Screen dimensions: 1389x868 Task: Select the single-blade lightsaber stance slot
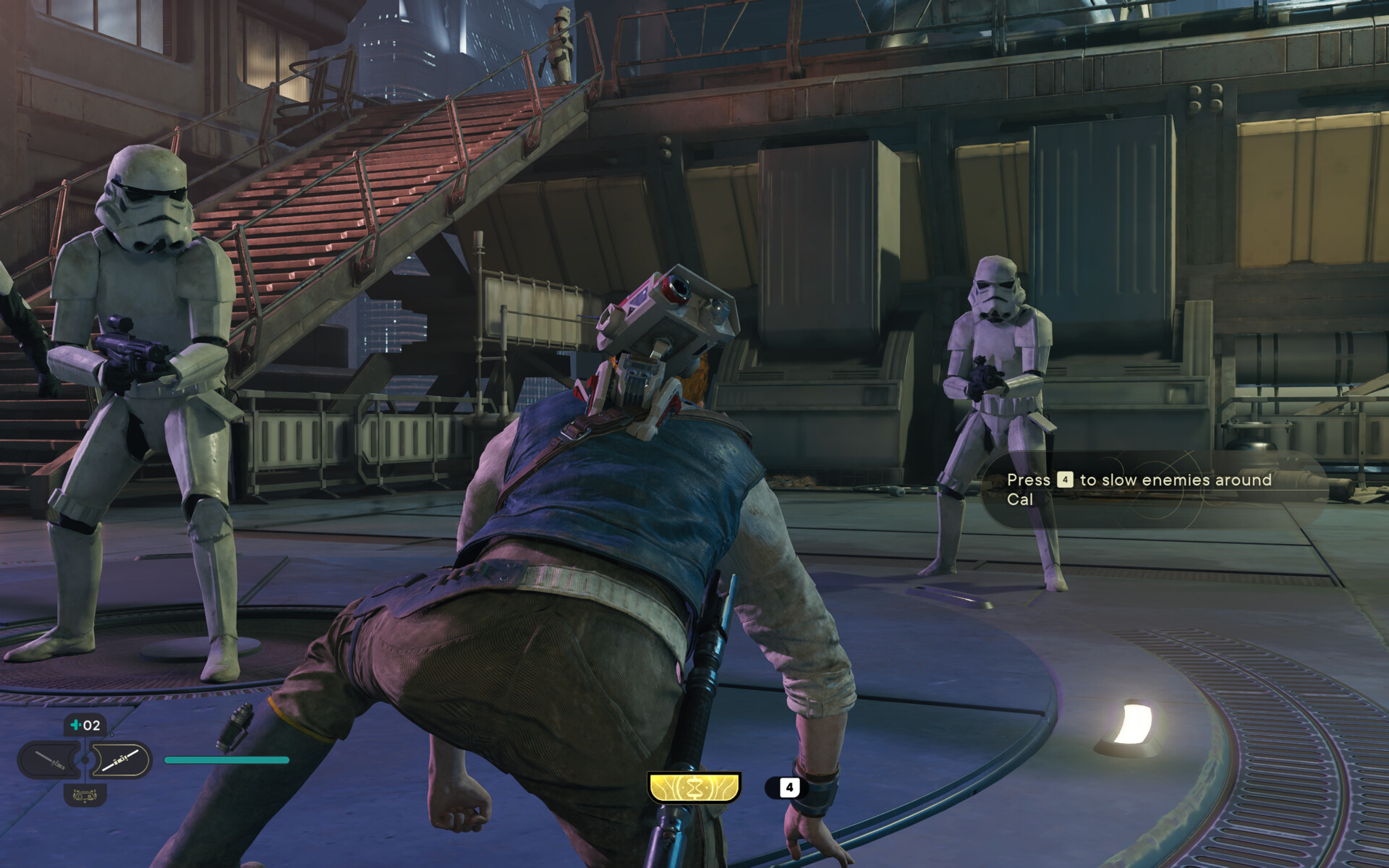(x=51, y=760)
